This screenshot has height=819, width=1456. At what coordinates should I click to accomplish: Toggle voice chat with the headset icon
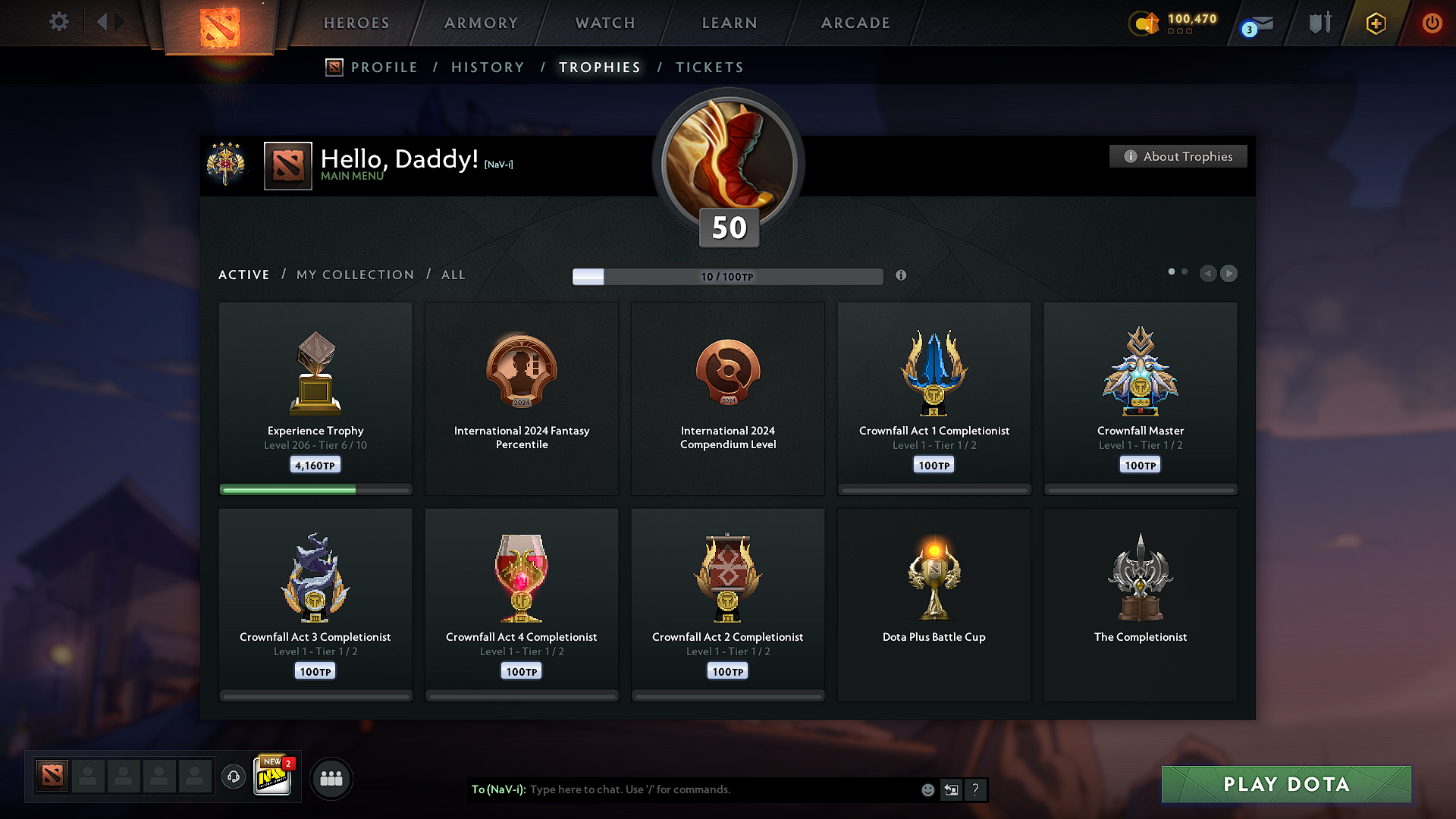[234, 777]
